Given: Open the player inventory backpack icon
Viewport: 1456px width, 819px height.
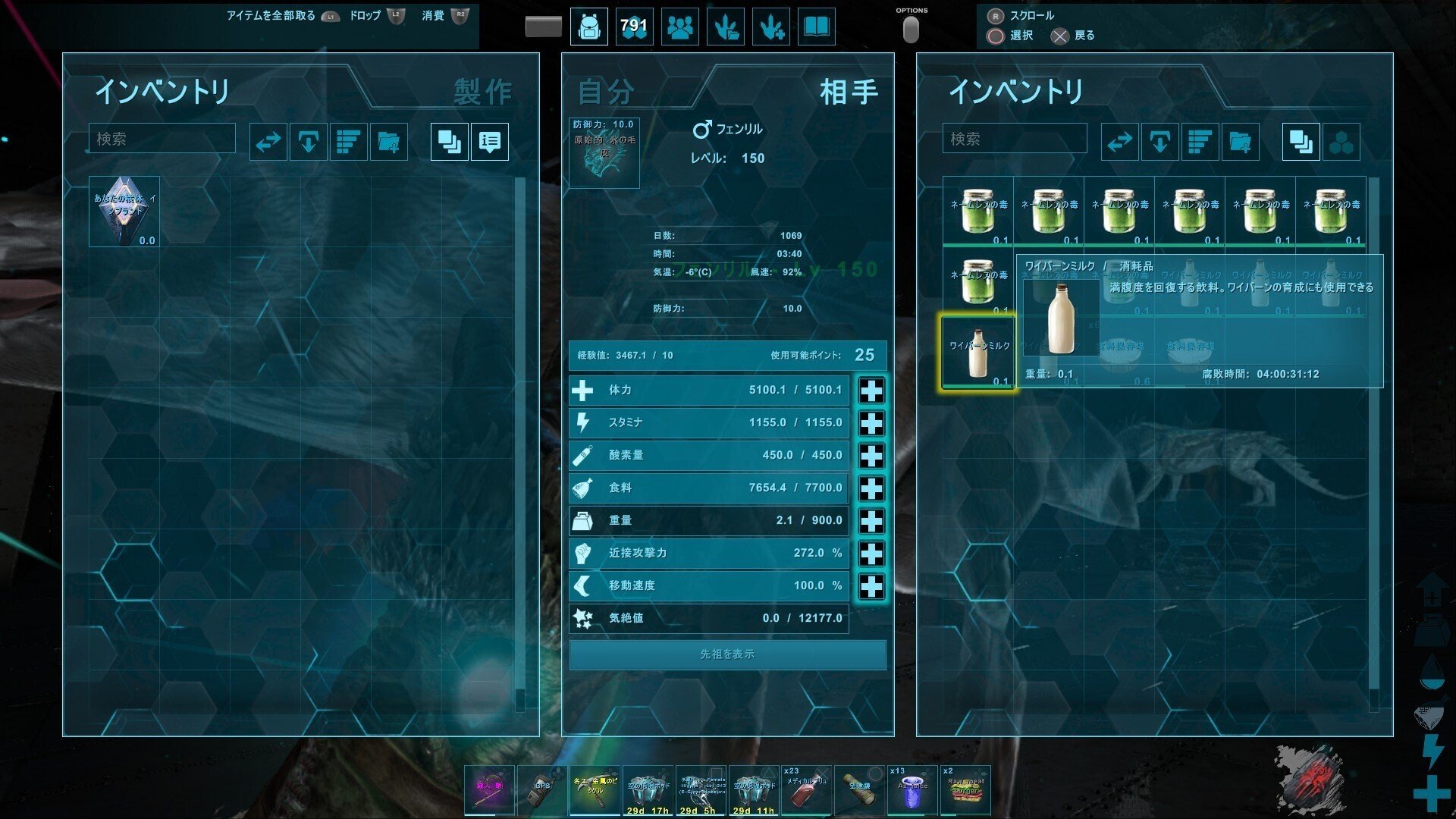Looking at the screenshot, I should point(588,27).
